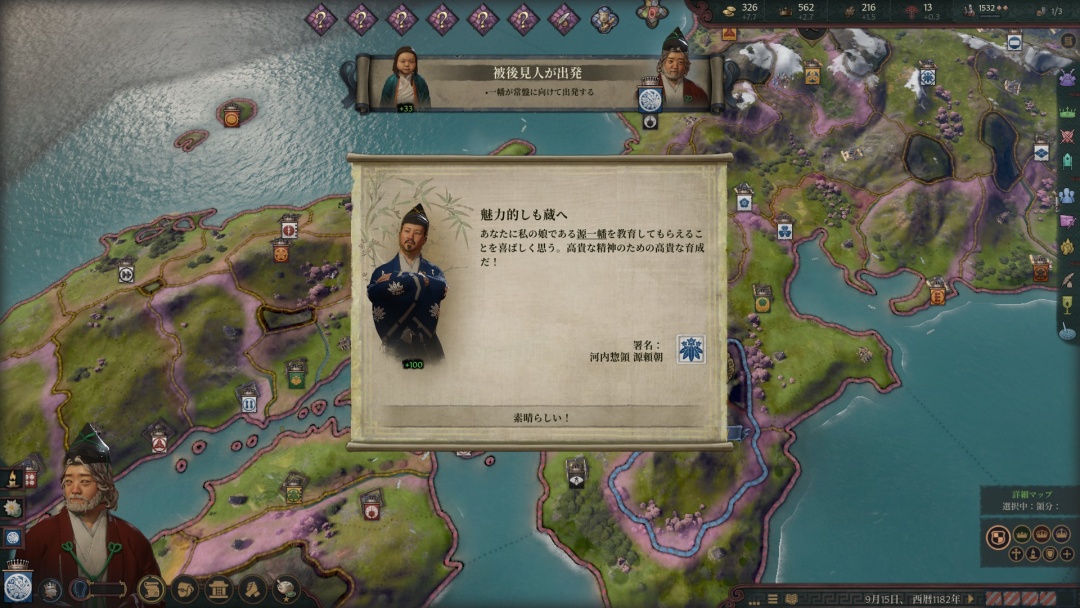1080x608 pixels.
Task: Switch to the checkered shield realm map mode
Action: click(x=998, y=537)
